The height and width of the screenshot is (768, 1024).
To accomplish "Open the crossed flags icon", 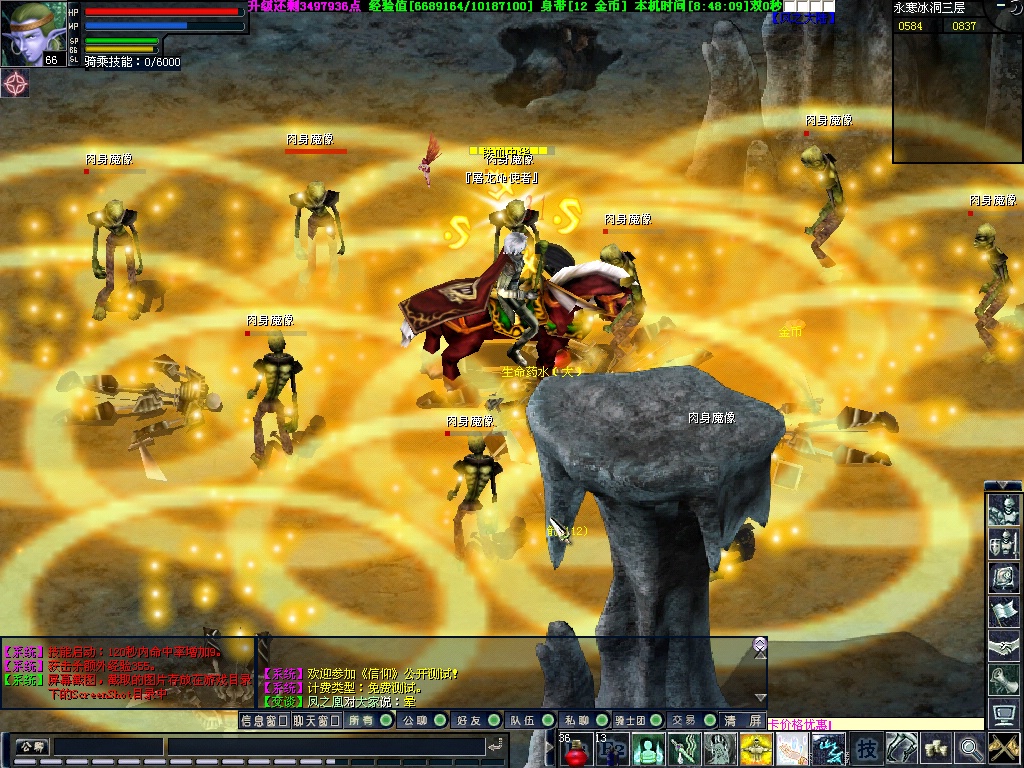I will (1003, 748).
